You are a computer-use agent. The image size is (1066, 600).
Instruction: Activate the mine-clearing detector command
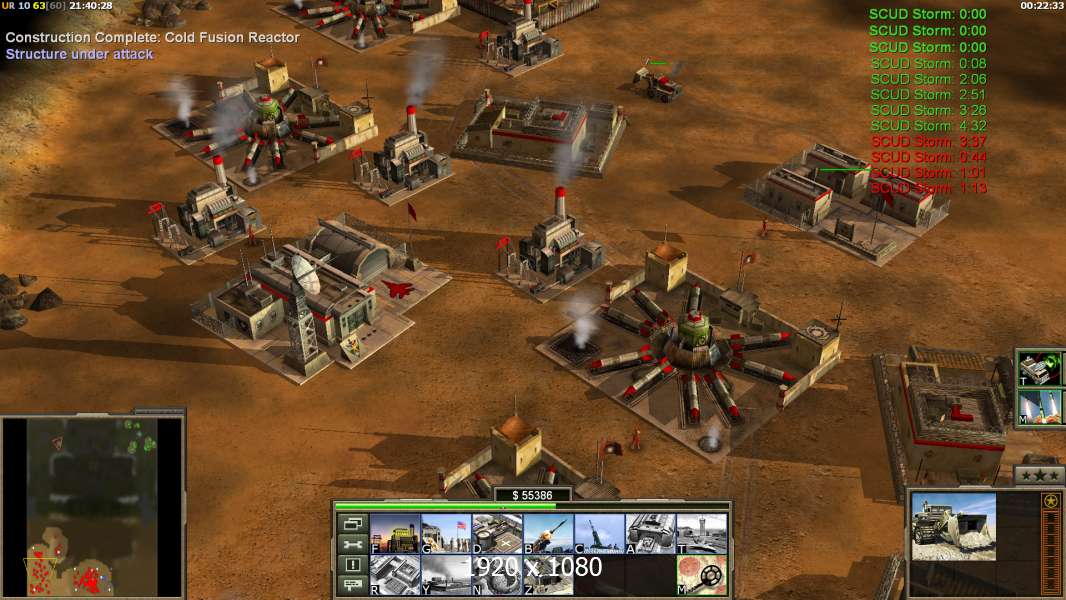coord(701,575)
